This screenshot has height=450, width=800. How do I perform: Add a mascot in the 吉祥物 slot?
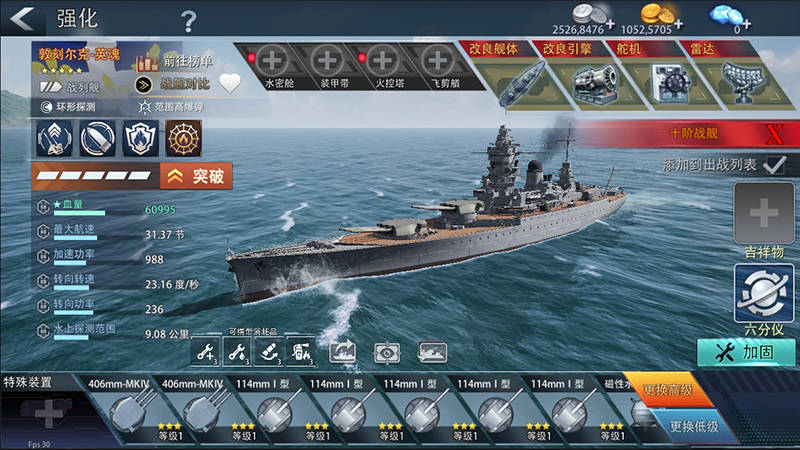(x=764, y=214)
